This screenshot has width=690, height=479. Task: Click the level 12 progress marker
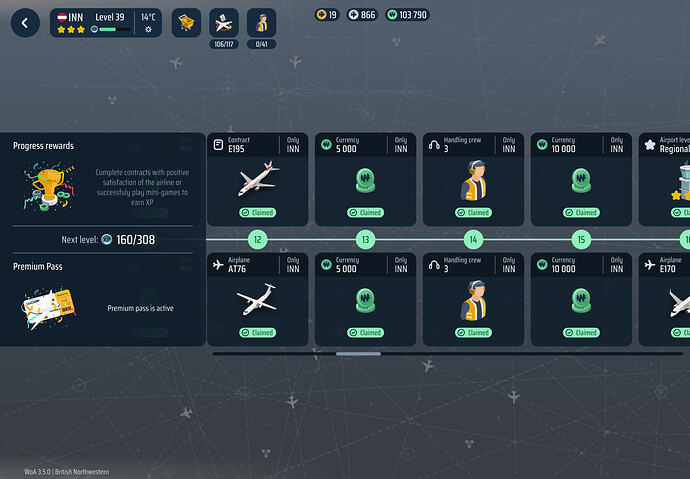point(257,240)
